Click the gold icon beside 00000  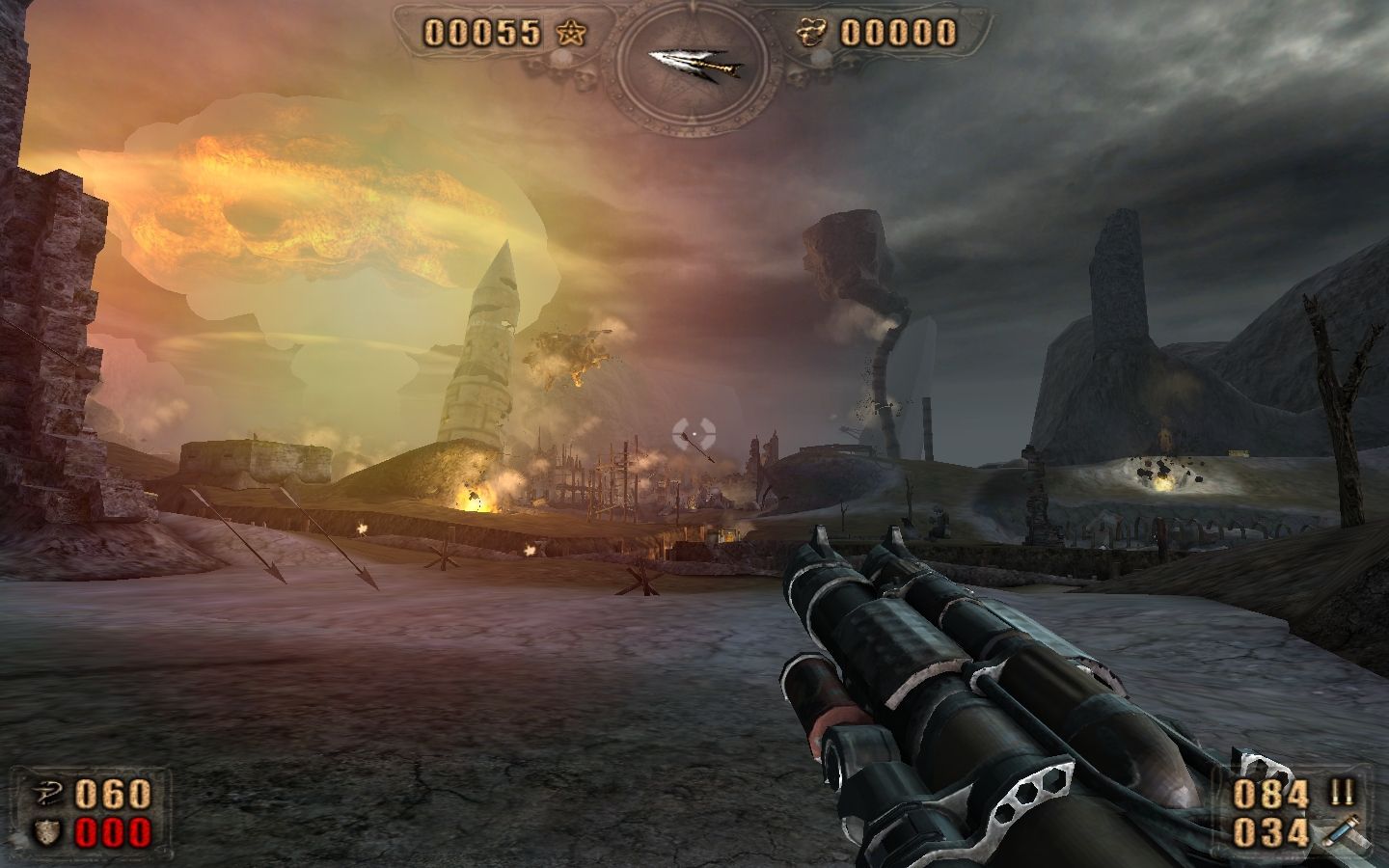(x=813, y=34)
